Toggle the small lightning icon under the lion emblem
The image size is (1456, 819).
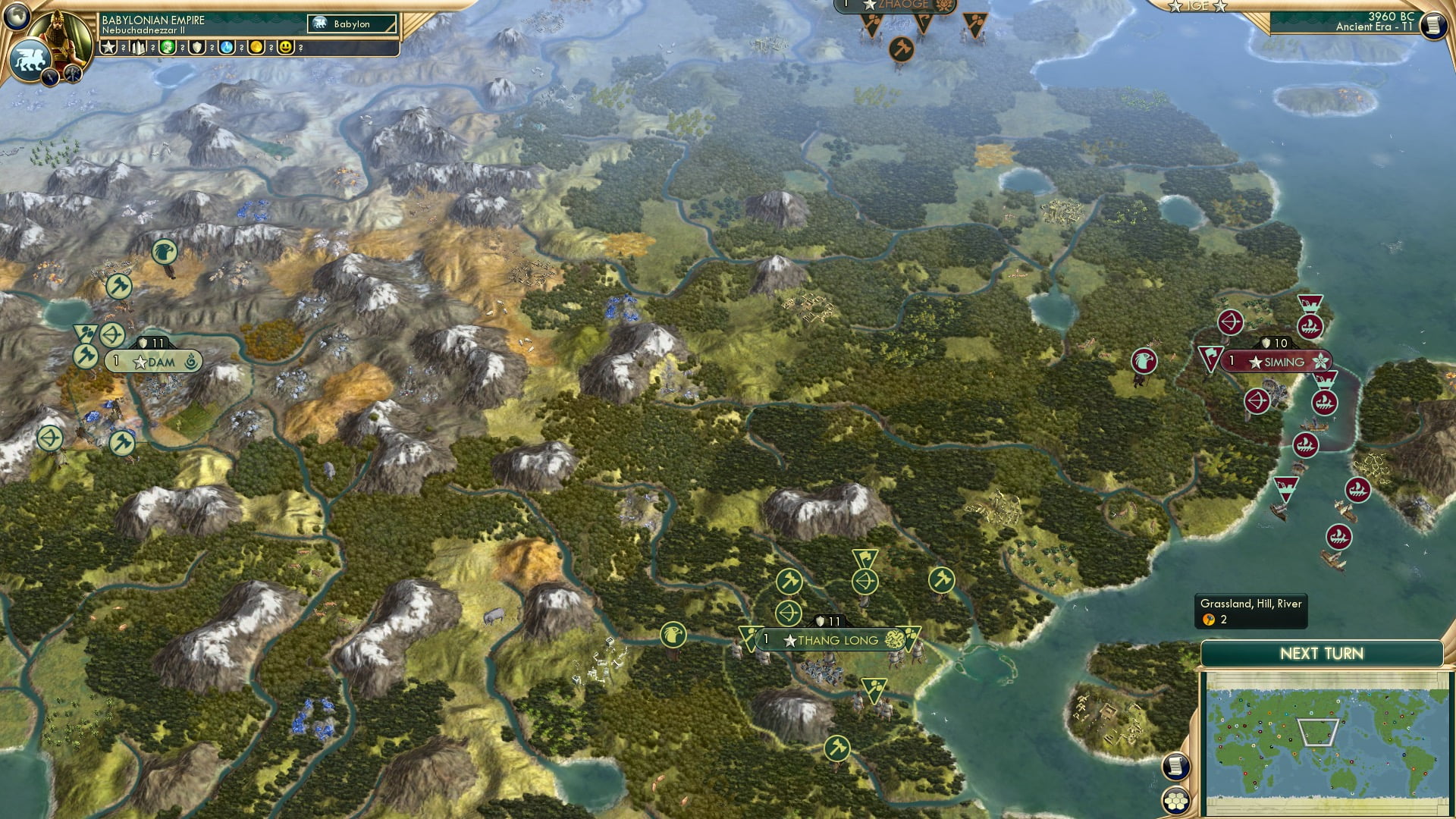coord(49,76)
